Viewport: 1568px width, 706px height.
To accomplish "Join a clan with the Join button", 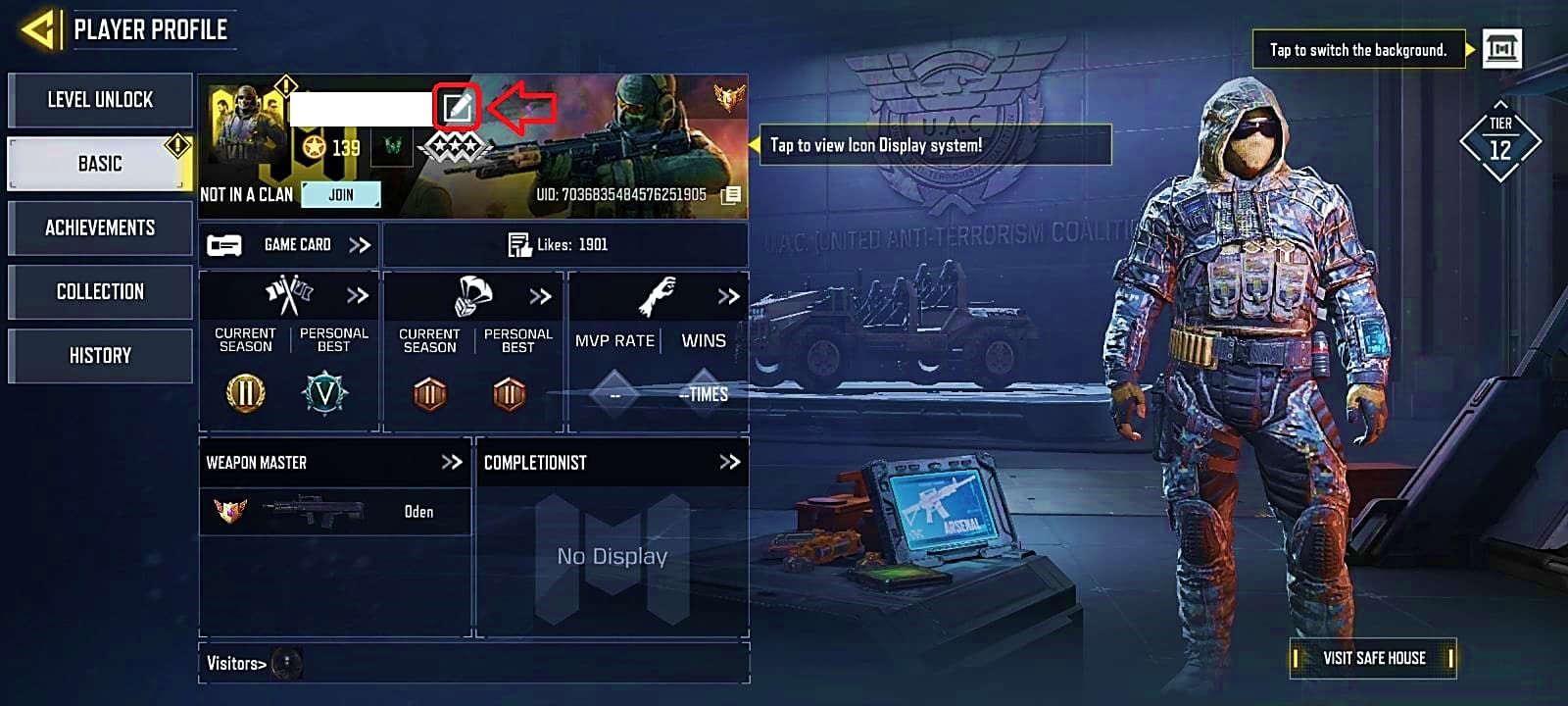I will pyautogui.click(x=340, y=194).
